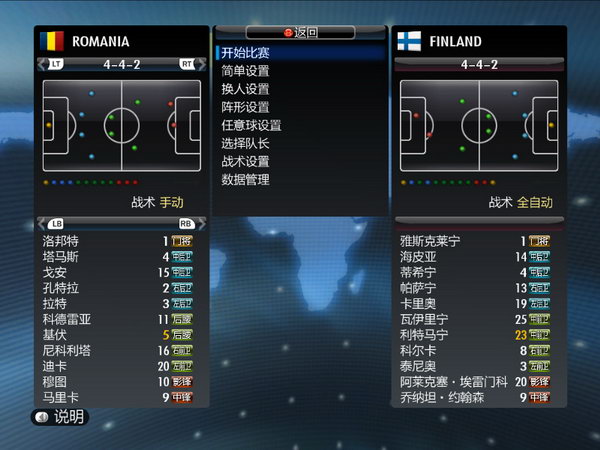This screenshot has height=450, width=600.
Task: Open the 战术设置 tactics menu
Action: tap(245, 161)
